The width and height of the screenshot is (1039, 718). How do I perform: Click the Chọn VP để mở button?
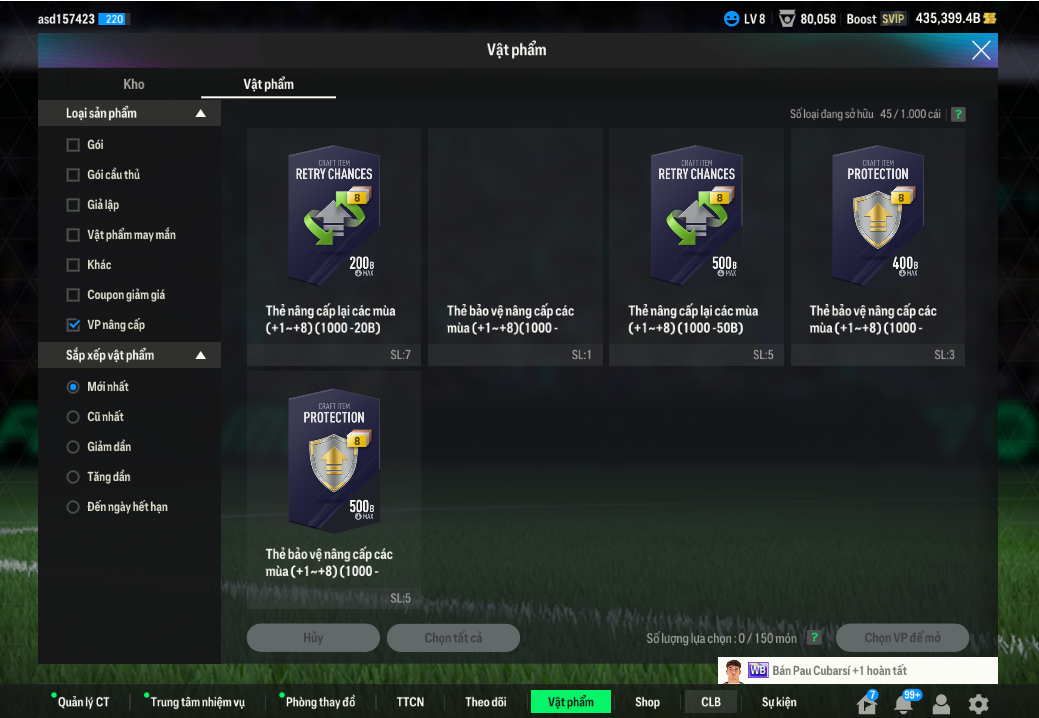pos(902,638)
